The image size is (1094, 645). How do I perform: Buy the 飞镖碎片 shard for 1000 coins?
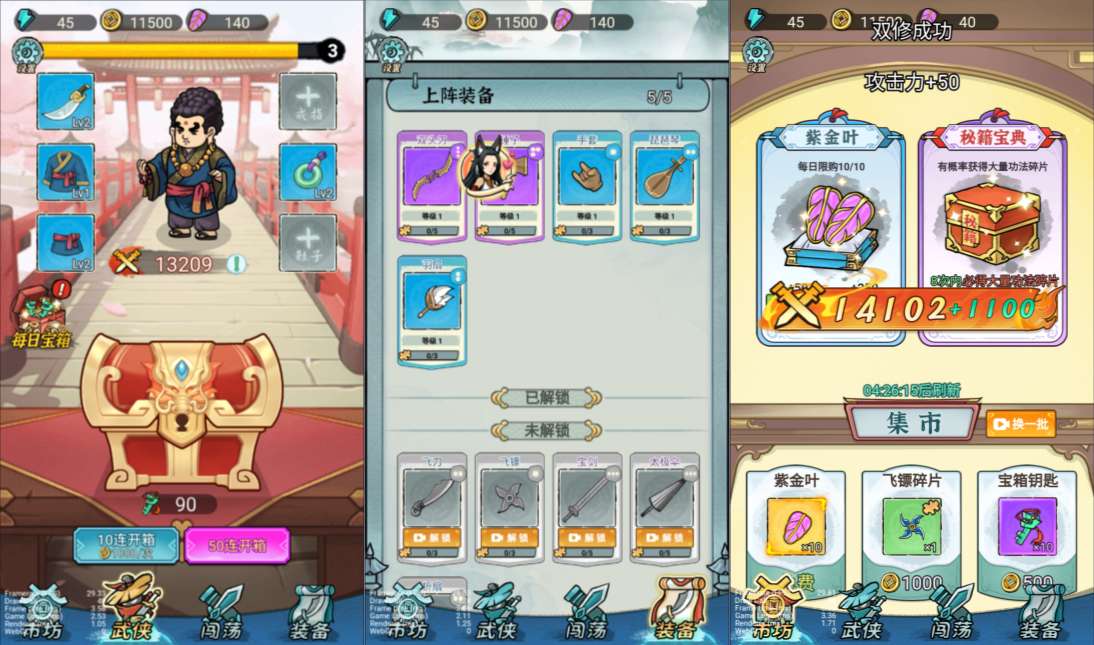point(911,583)
